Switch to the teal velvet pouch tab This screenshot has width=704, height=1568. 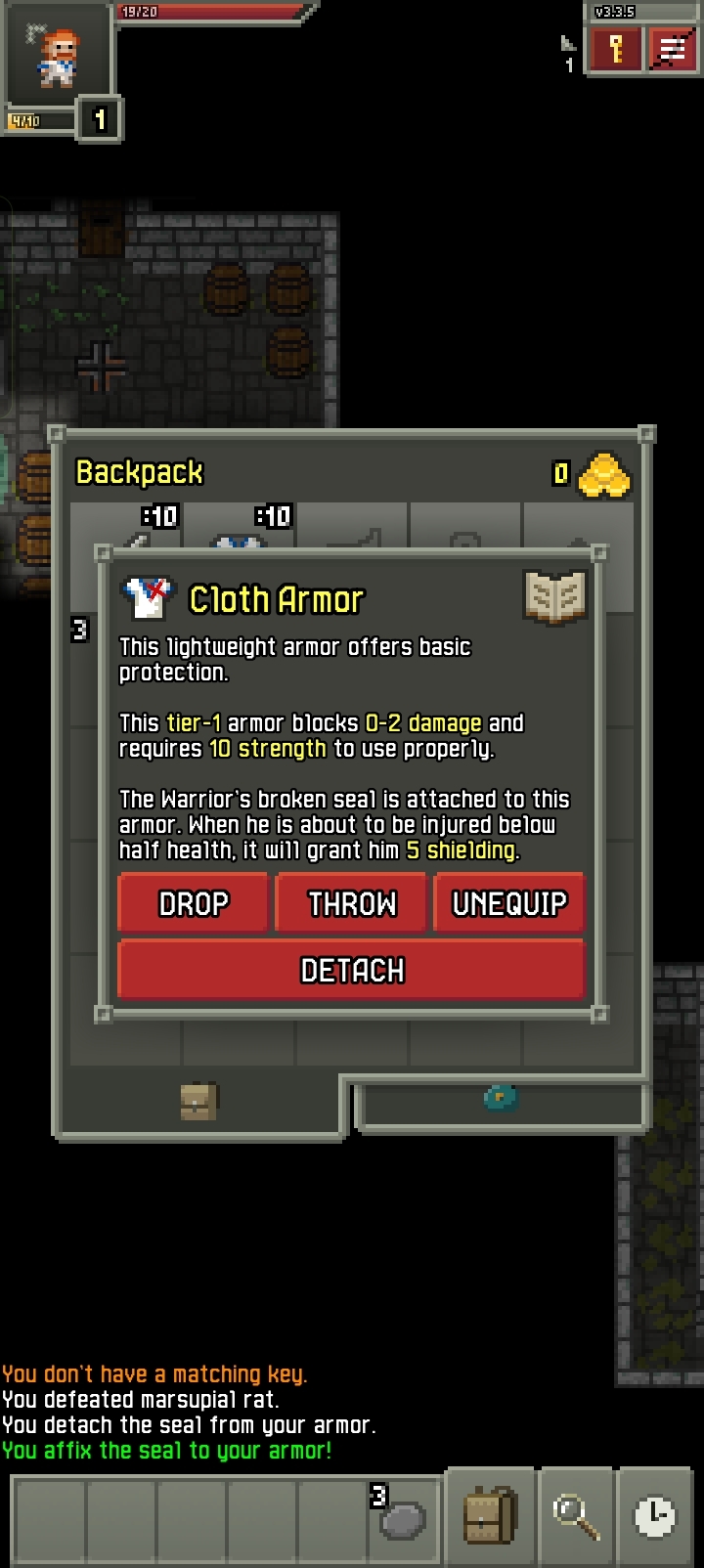501,1098
